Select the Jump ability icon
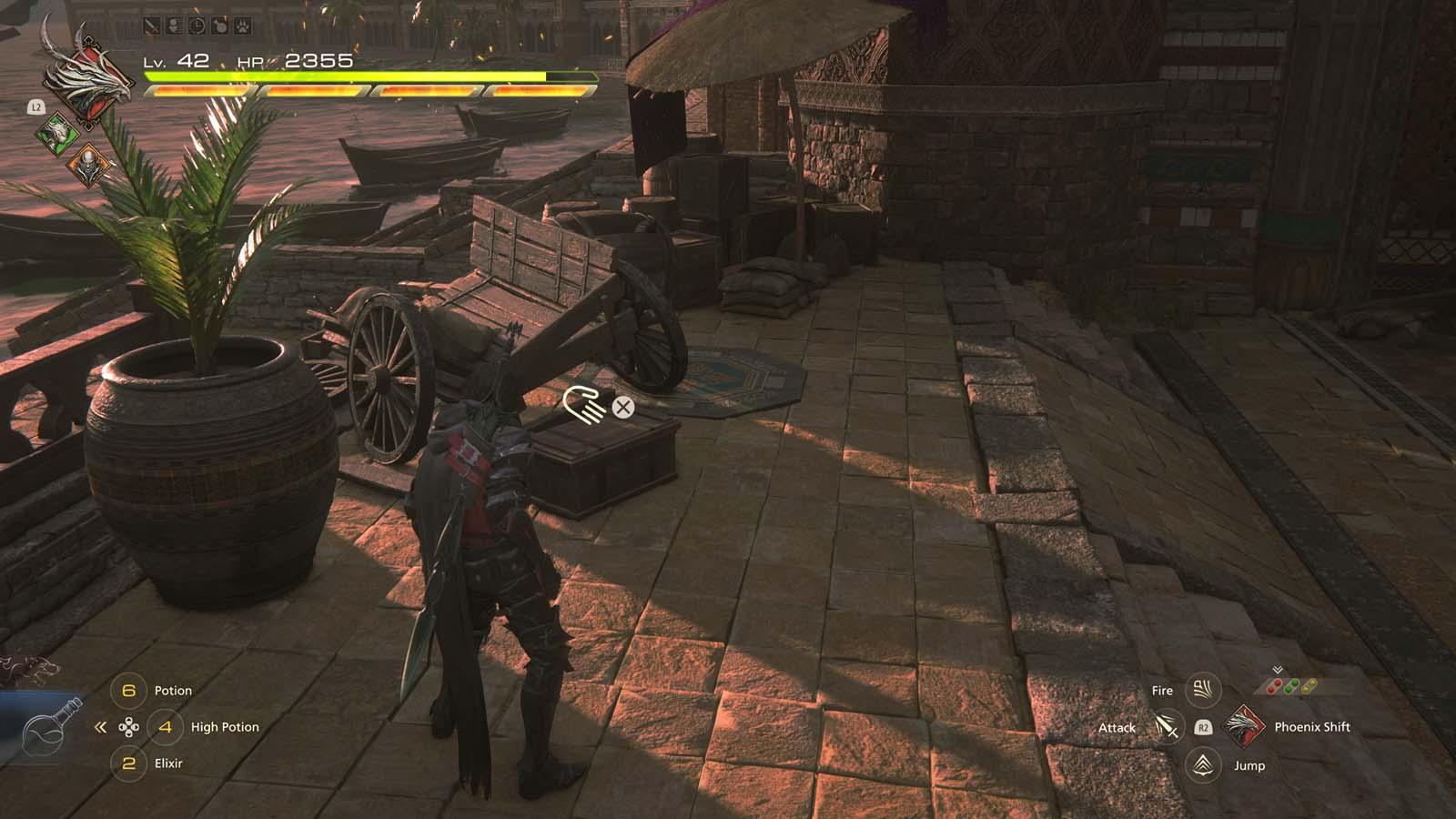The height and width of the screenshot is (819, 1456). point(1202,765)
